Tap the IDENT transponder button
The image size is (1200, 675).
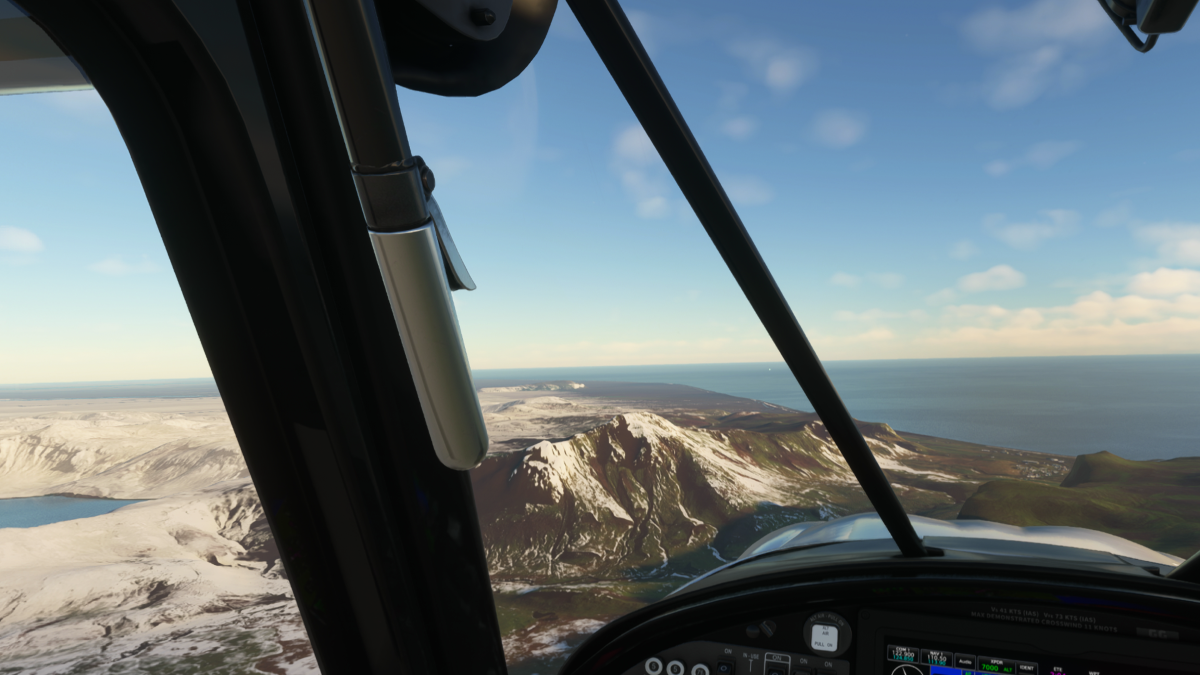(x=1026, y=667)
